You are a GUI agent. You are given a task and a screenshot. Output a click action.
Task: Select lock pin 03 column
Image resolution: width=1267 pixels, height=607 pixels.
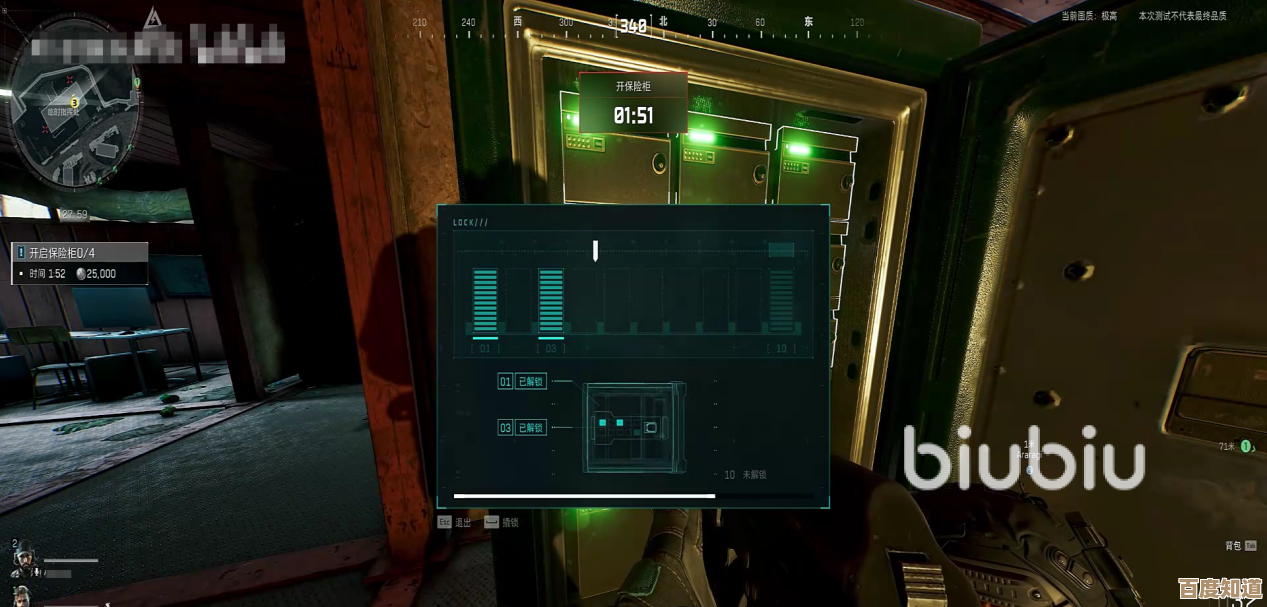551,300
